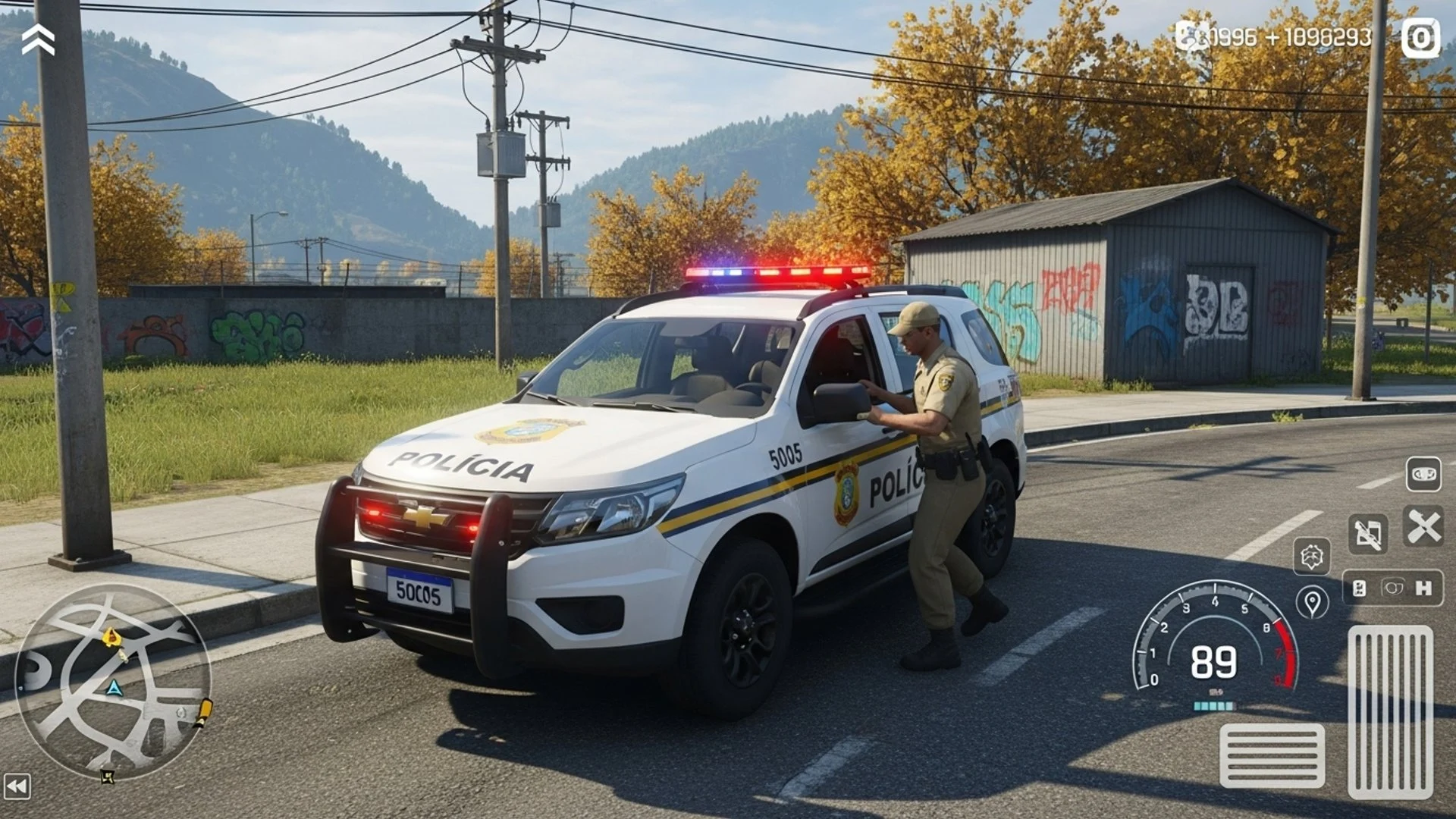Select the H gear mode option
1456x819 pixels.
(x=1423, y=588)
